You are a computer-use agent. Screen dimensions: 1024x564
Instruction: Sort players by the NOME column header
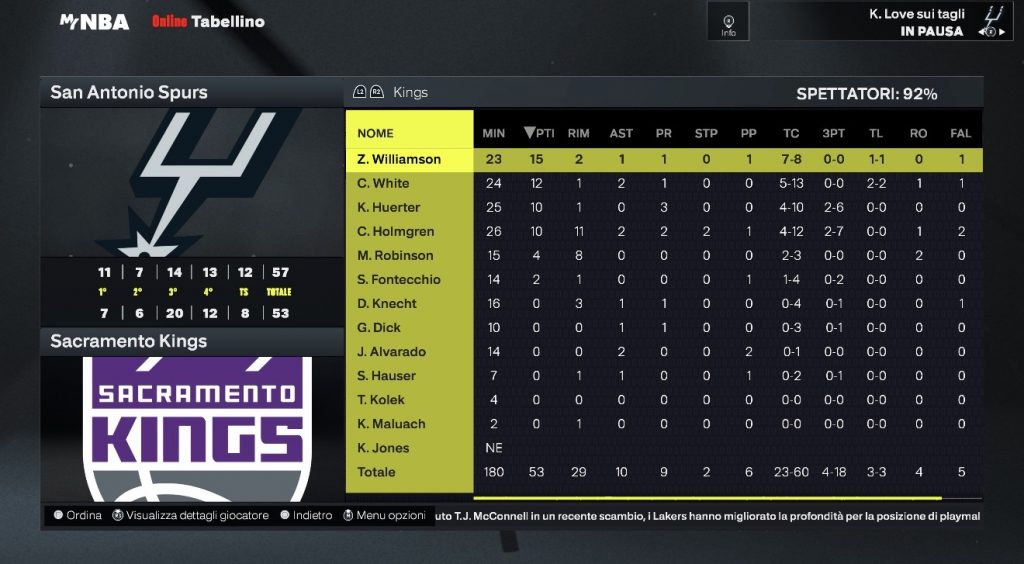(376, 133)
